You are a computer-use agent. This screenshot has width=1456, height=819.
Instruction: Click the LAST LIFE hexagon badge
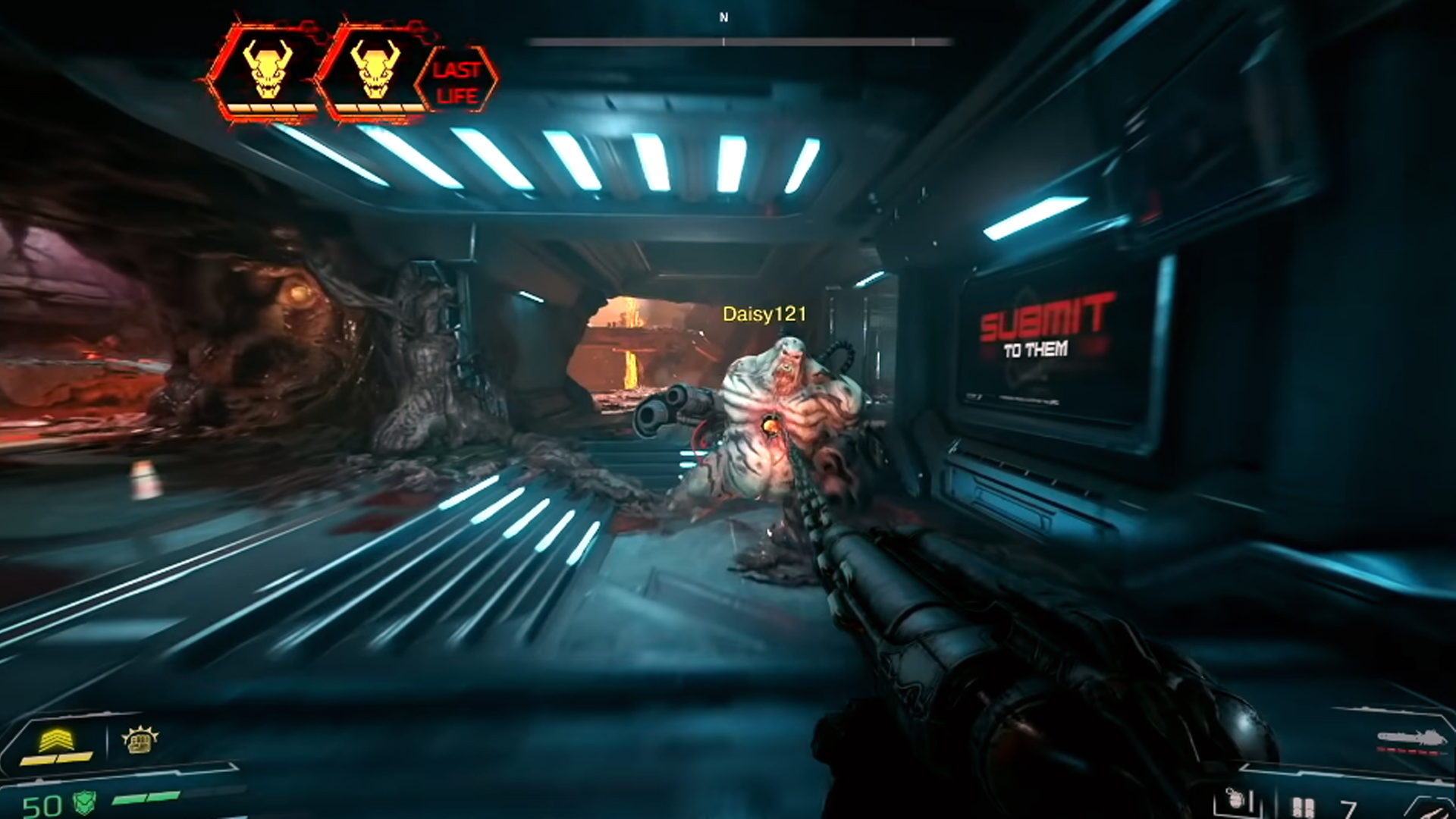pos(457,81)
